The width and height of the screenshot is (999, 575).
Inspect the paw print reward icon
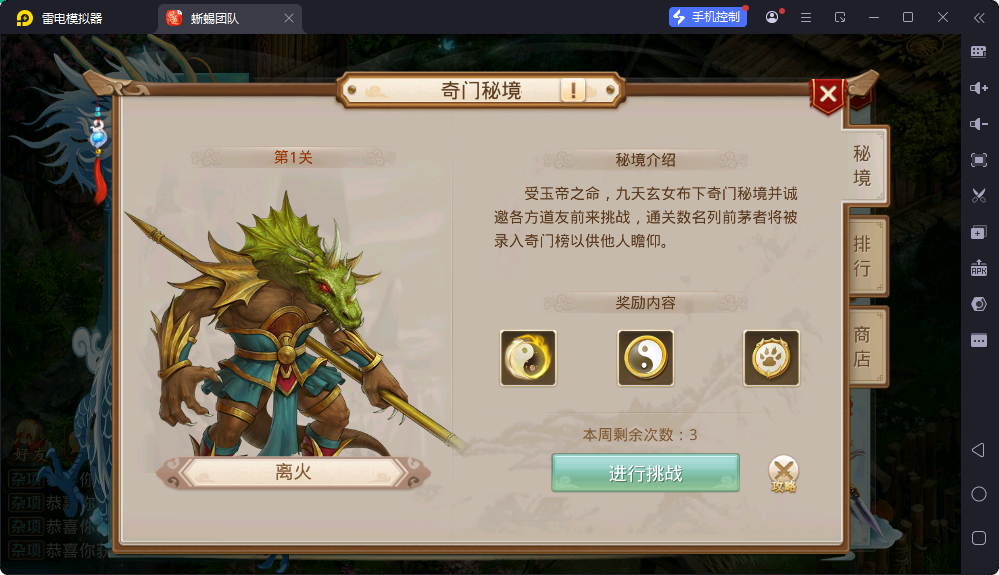pos(771,358)
